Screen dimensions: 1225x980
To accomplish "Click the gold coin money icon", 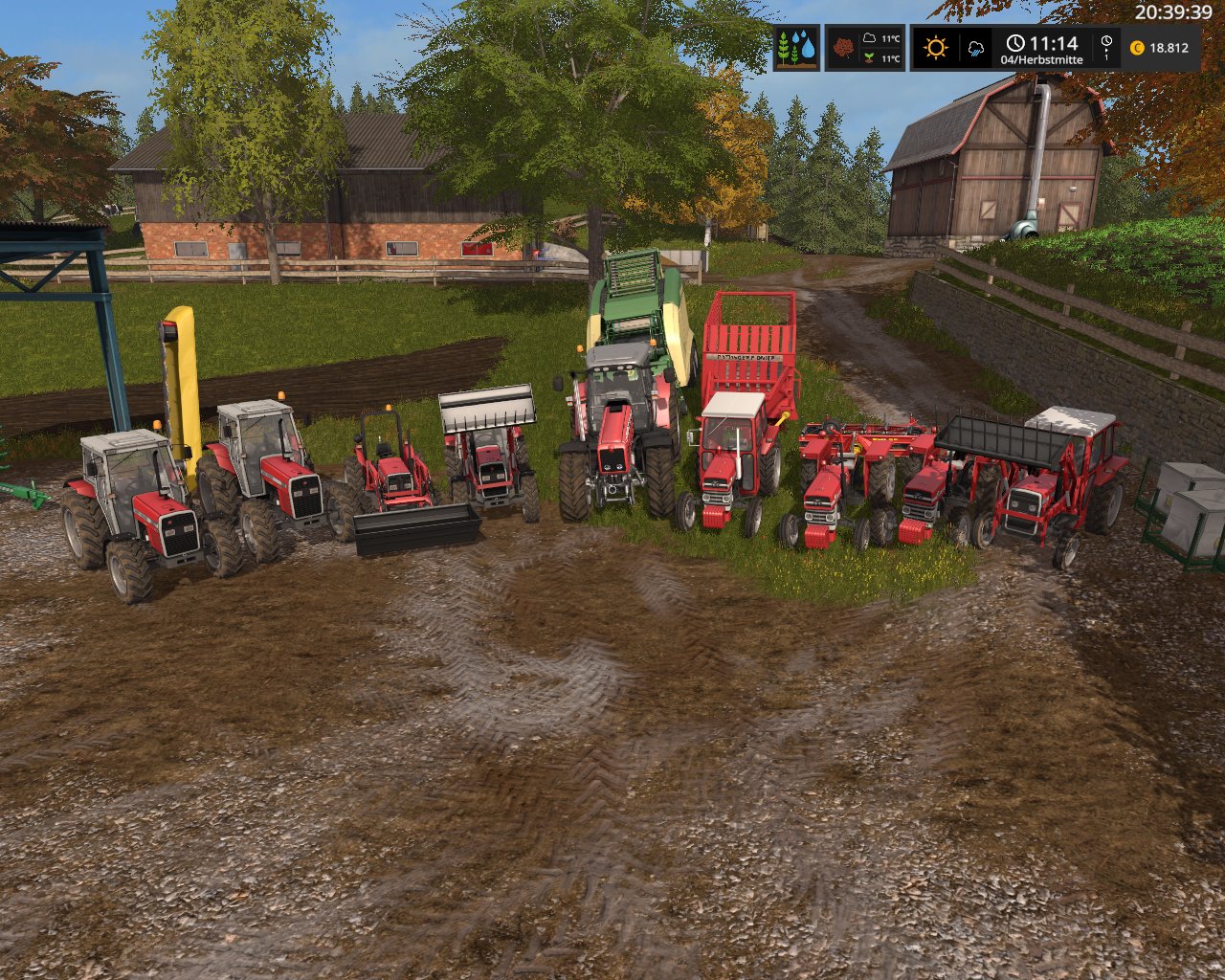I will (x=1137, y=48).
